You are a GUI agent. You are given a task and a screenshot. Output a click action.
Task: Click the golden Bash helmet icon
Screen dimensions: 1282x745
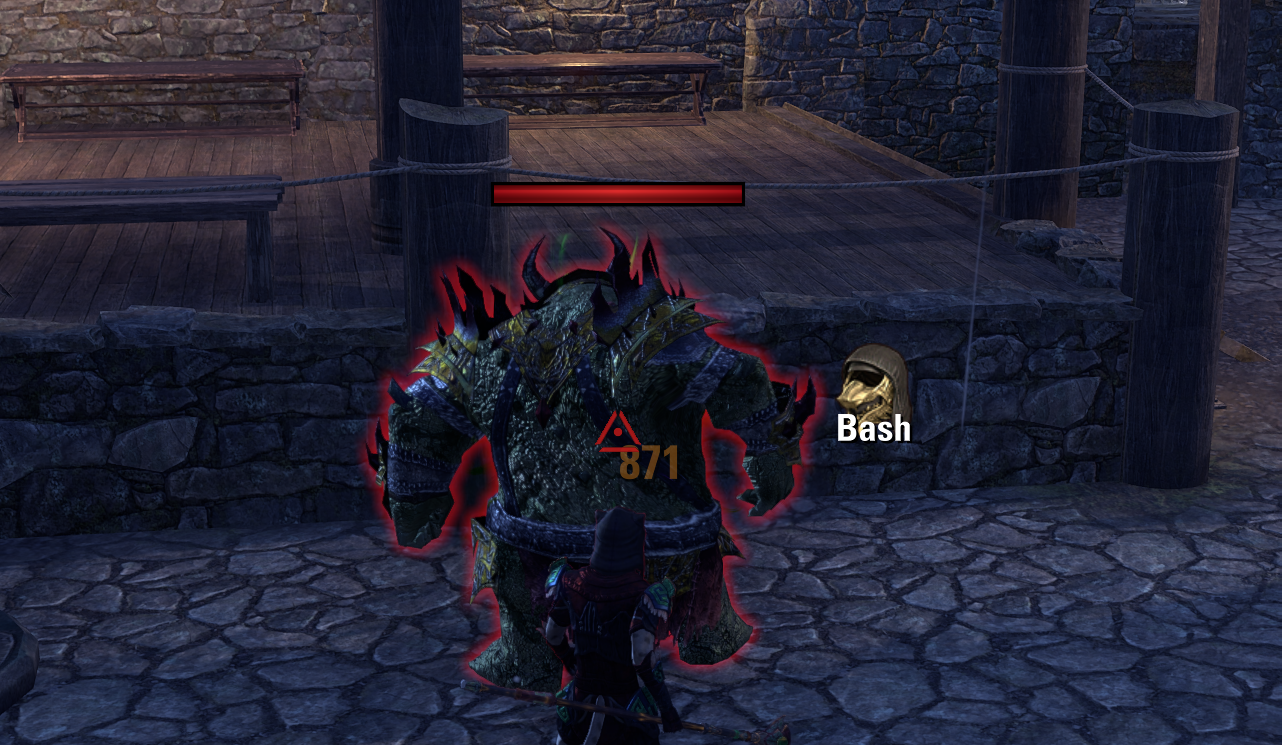tap(875, 388)
